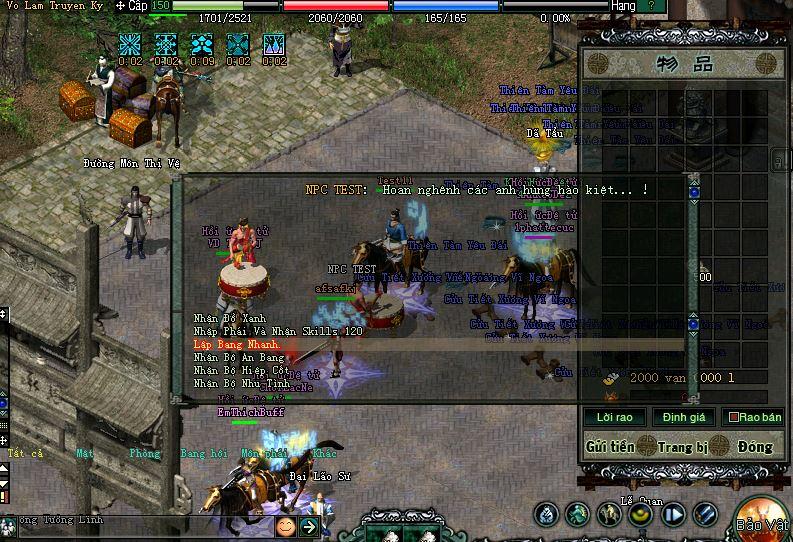The width and height of the screenshot is (793, 542).
Task: Choose "Nhận Bộ An Bang" from the list
Action: tap(240, 357)
